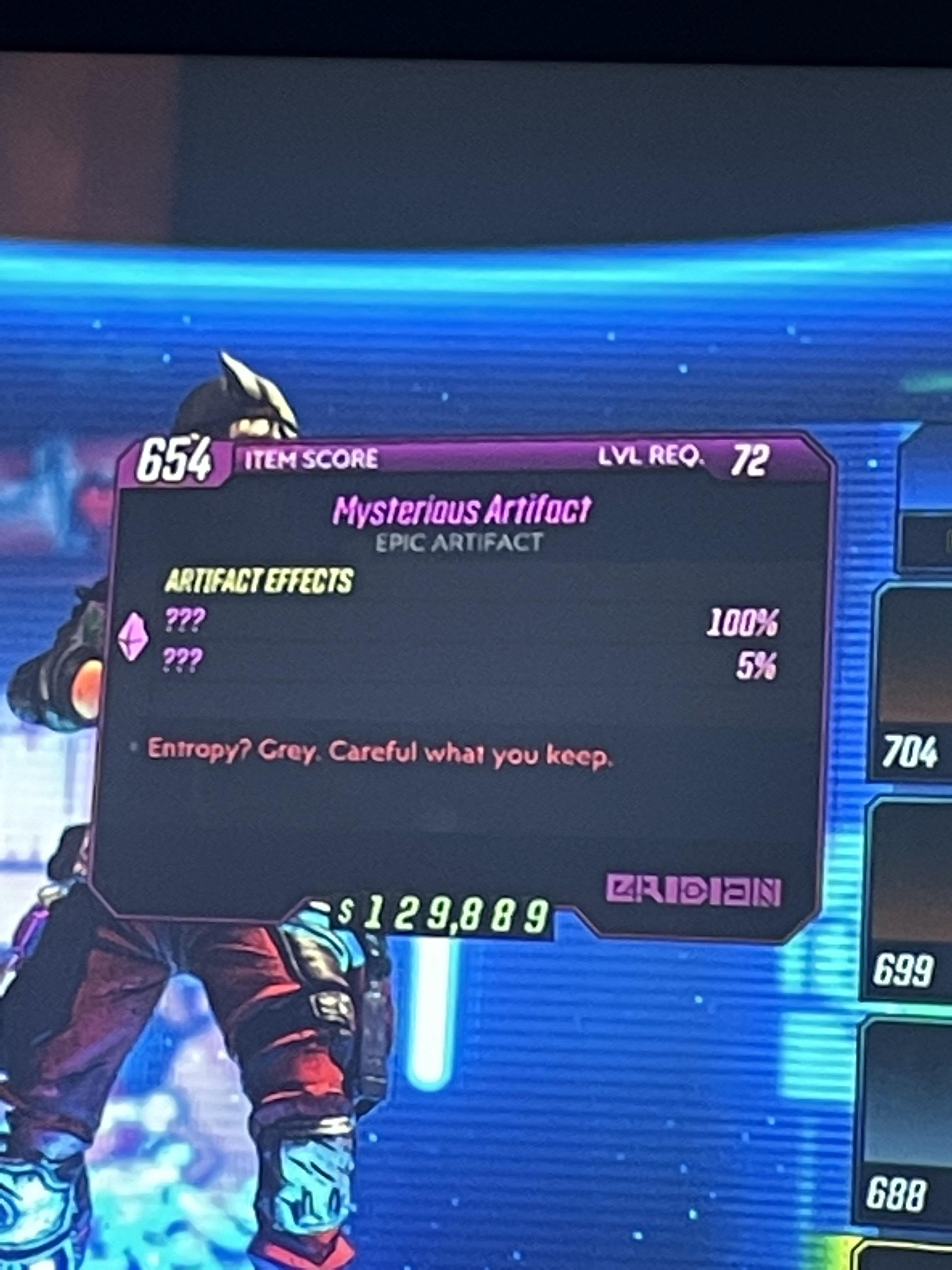952x1270 pixels.
Task: Click the glowing blue beam below the card
Action: pyautogui.click(x=428, y=1033)
